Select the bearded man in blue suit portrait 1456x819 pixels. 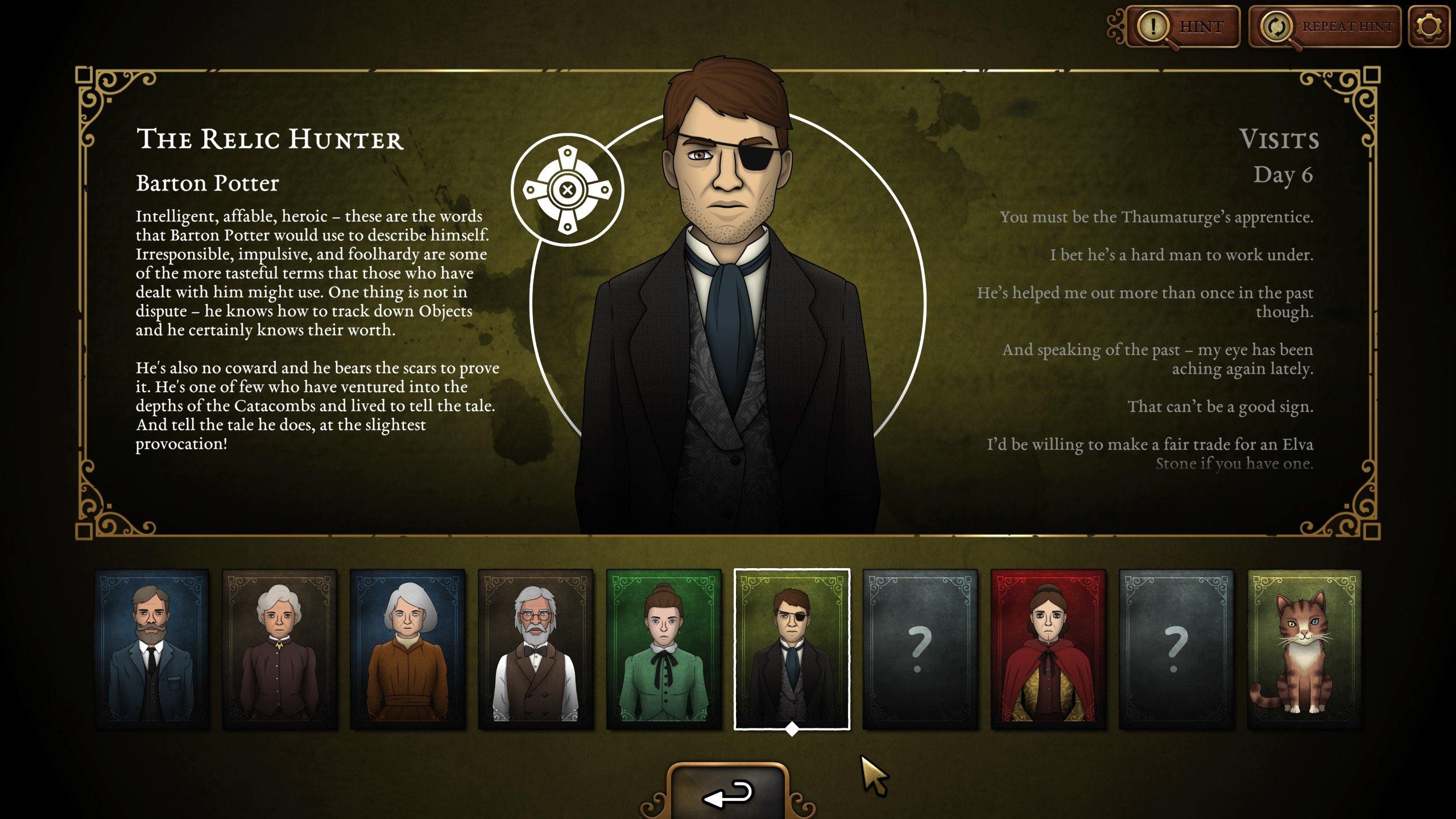(x=151, y=649)
